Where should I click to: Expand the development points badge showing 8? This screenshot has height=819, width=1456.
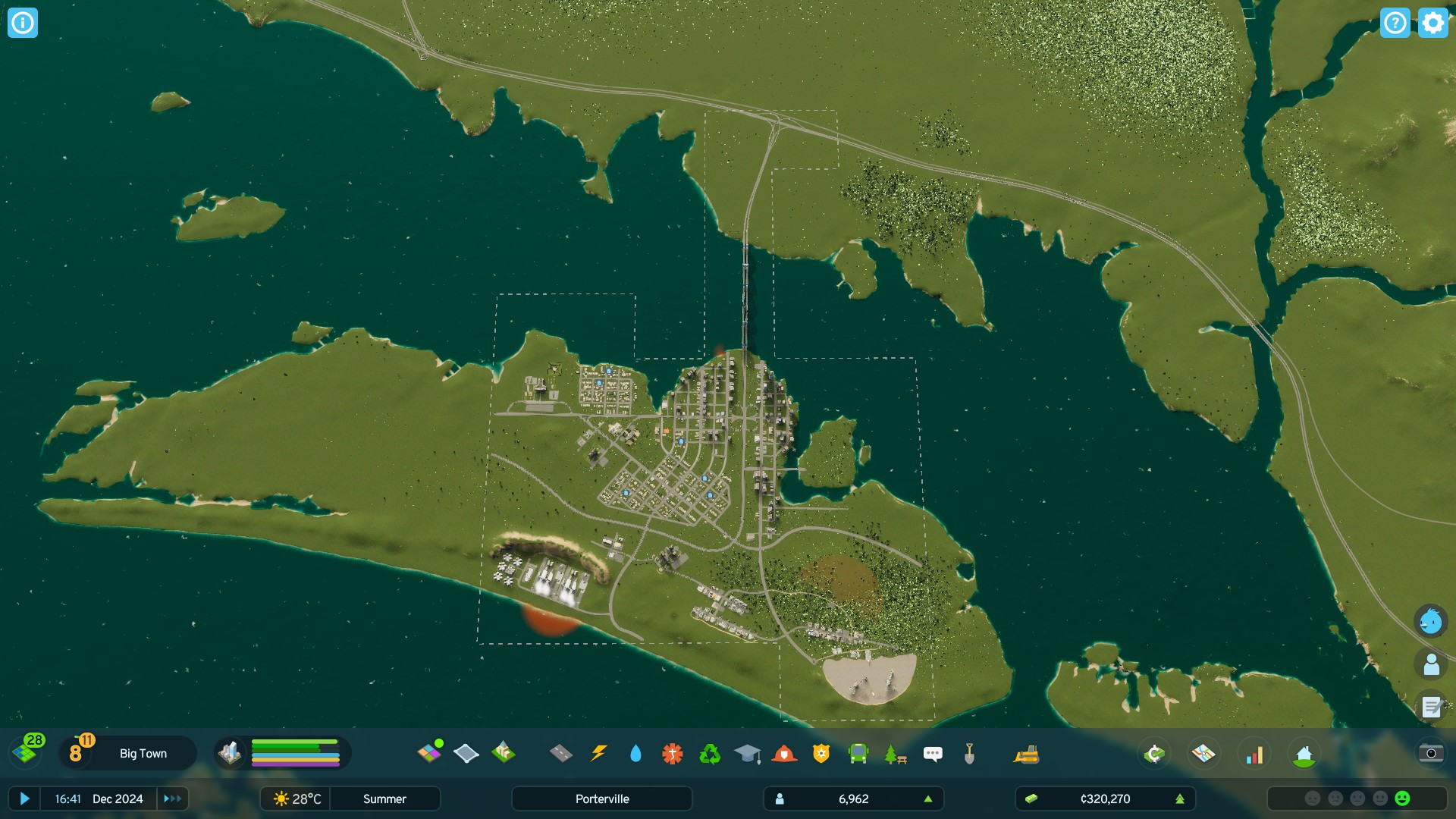point(76,753)
